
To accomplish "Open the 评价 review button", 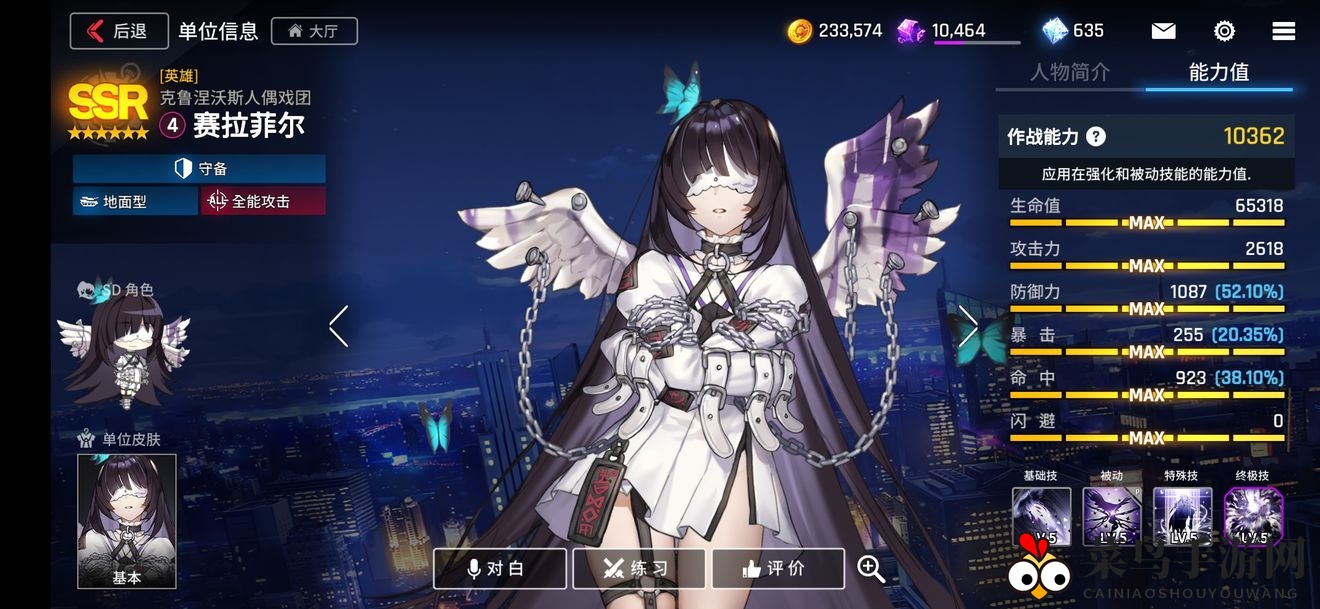I will pyautogui.click(x=777, y=568).
